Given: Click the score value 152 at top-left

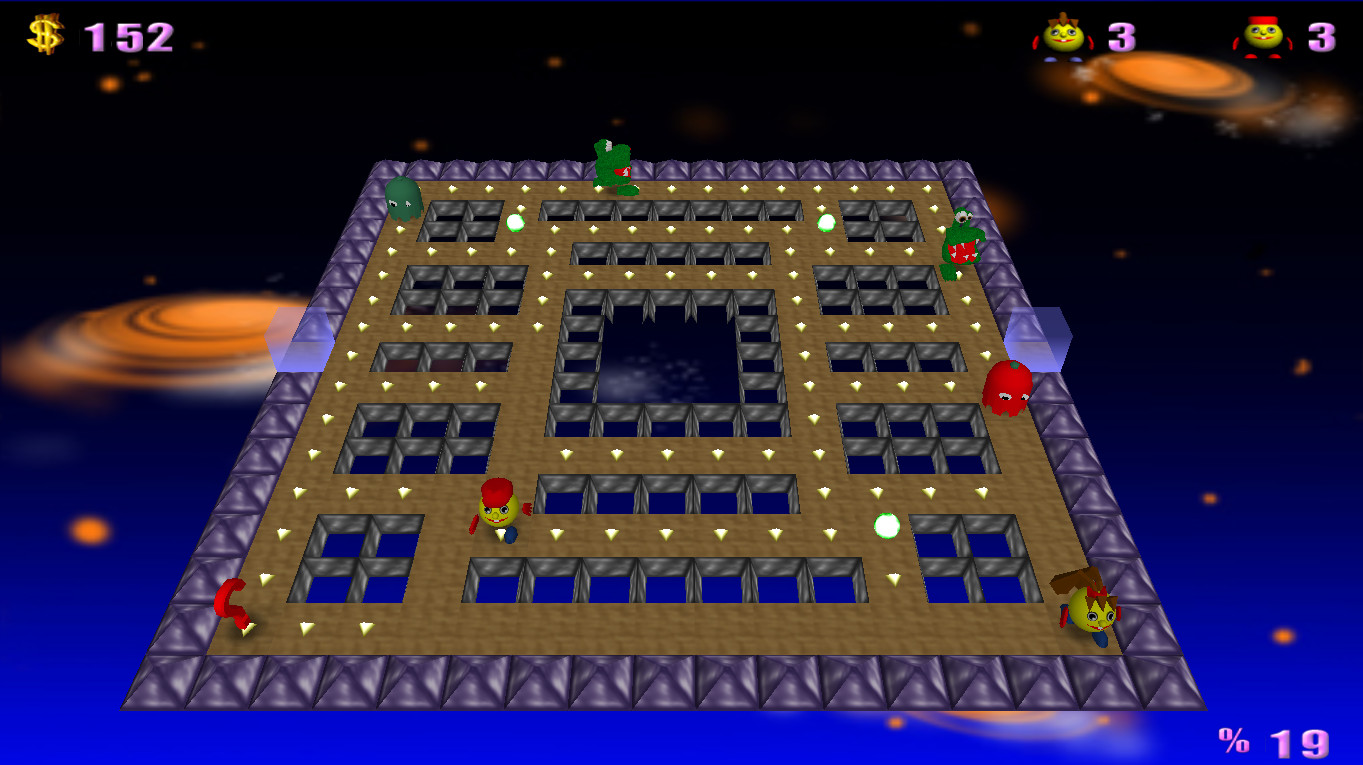Looking at the screenshot, I should coord(128,38).
